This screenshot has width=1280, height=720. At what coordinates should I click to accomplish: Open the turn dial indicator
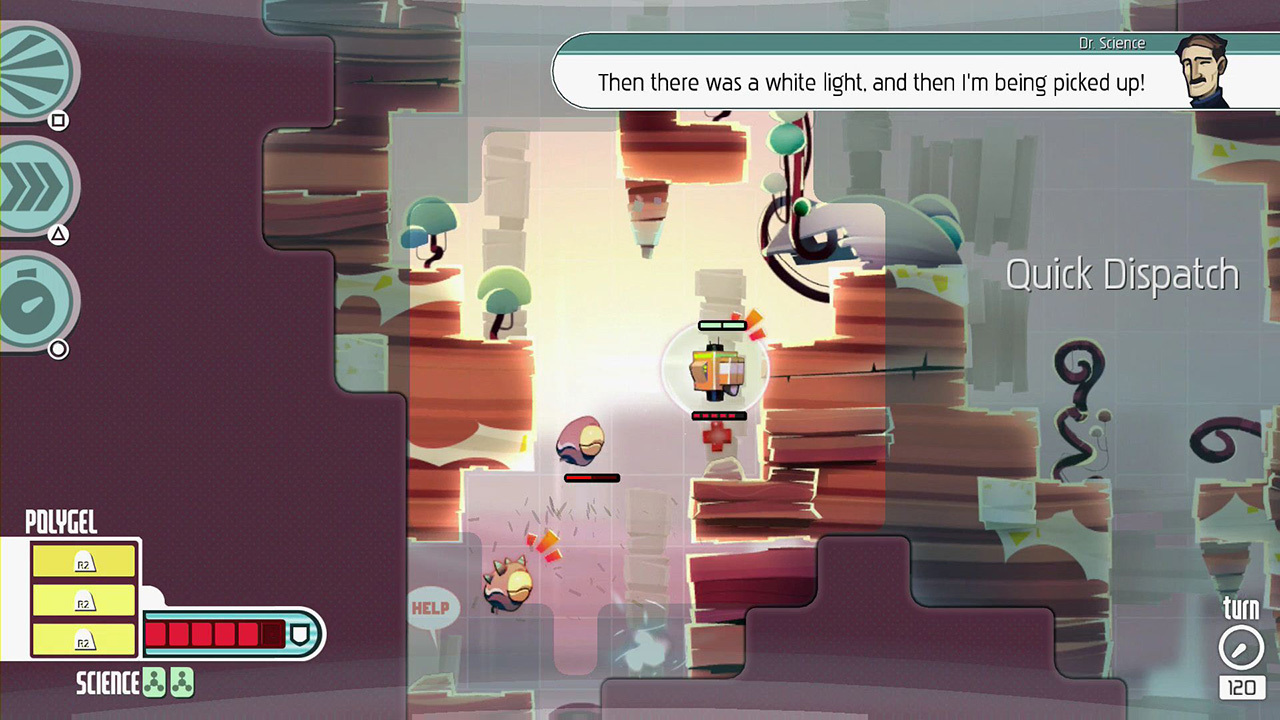[x=1240, y=648]
